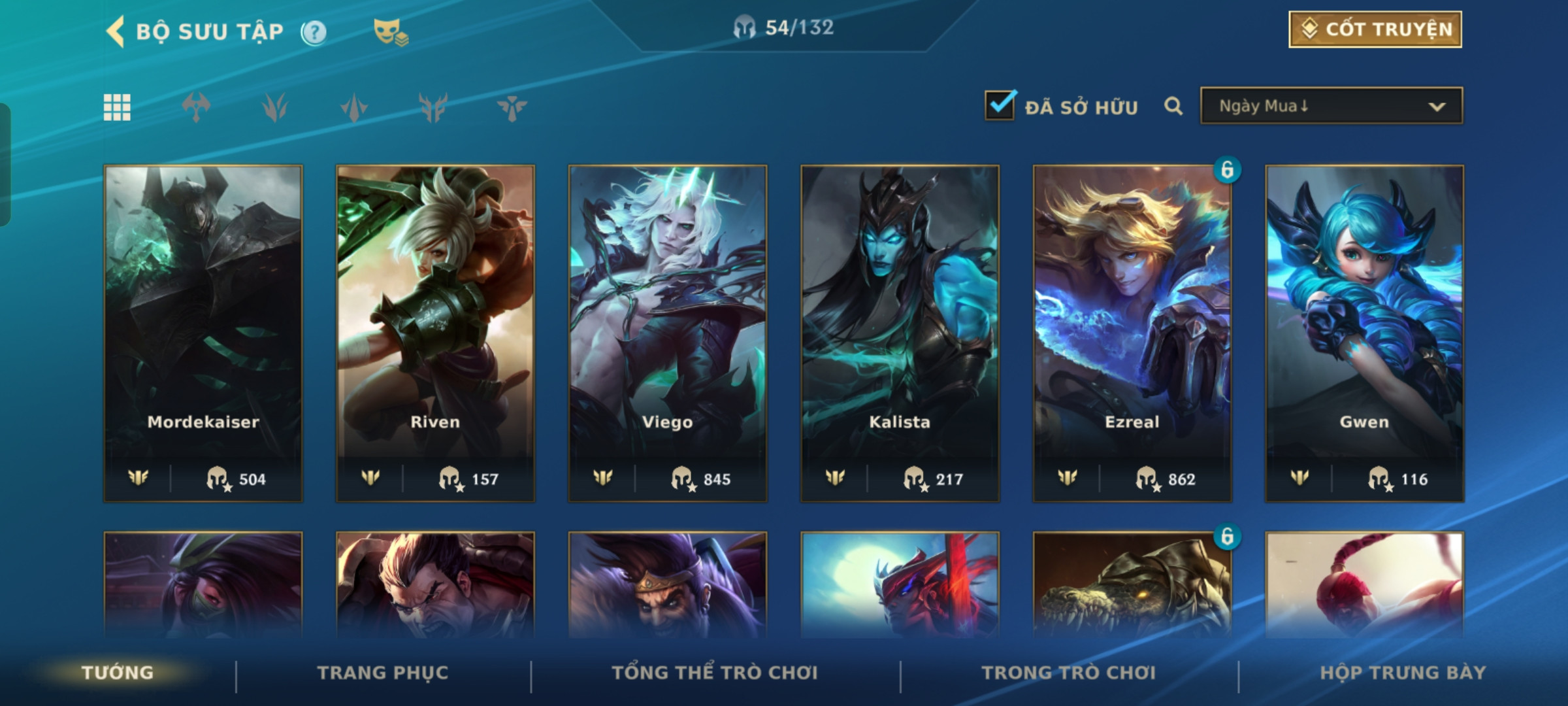Open the help question mark icon
The image size is (1568, 706).
314,32
